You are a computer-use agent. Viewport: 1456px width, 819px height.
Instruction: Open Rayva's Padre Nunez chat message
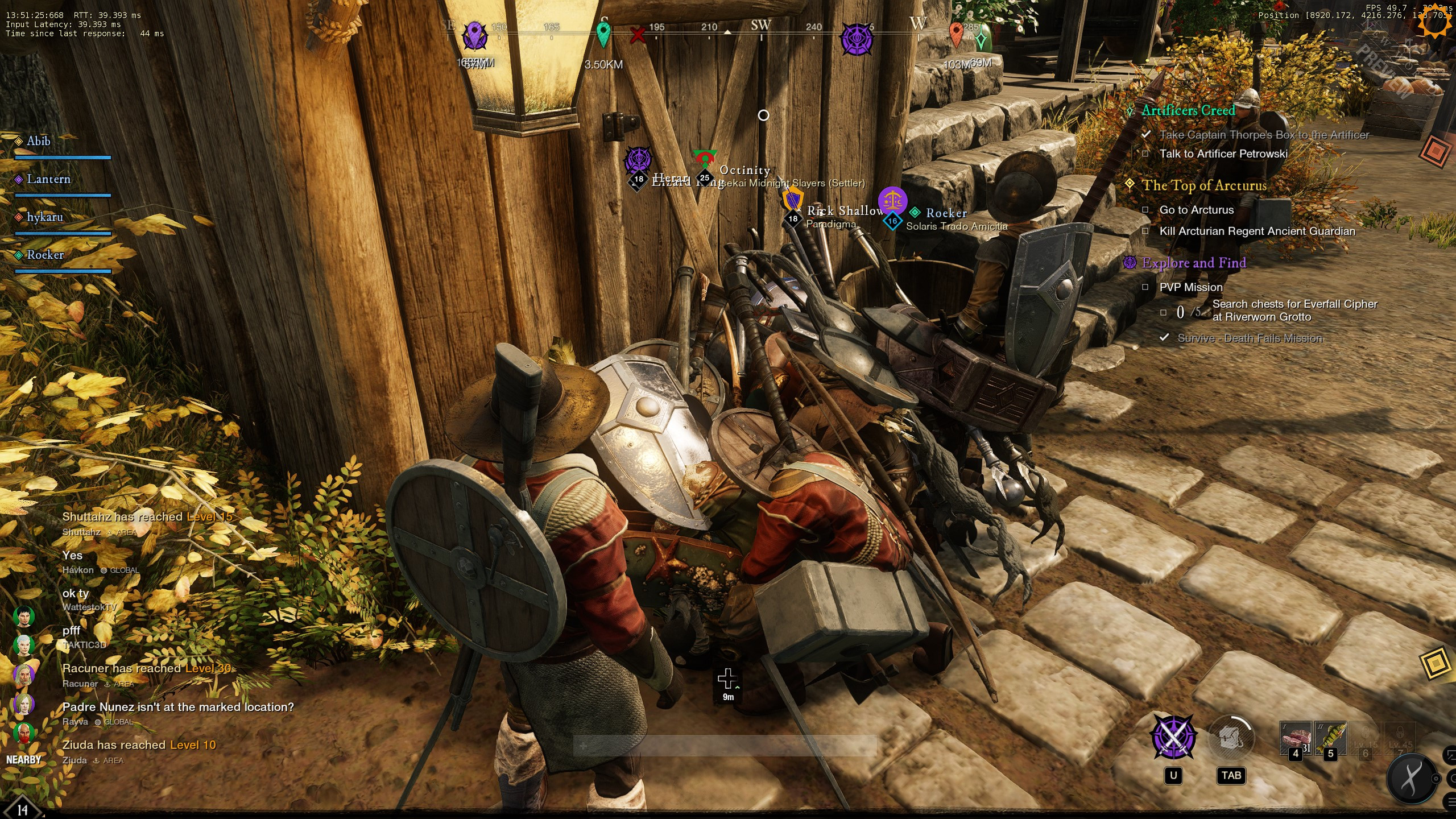178,707
